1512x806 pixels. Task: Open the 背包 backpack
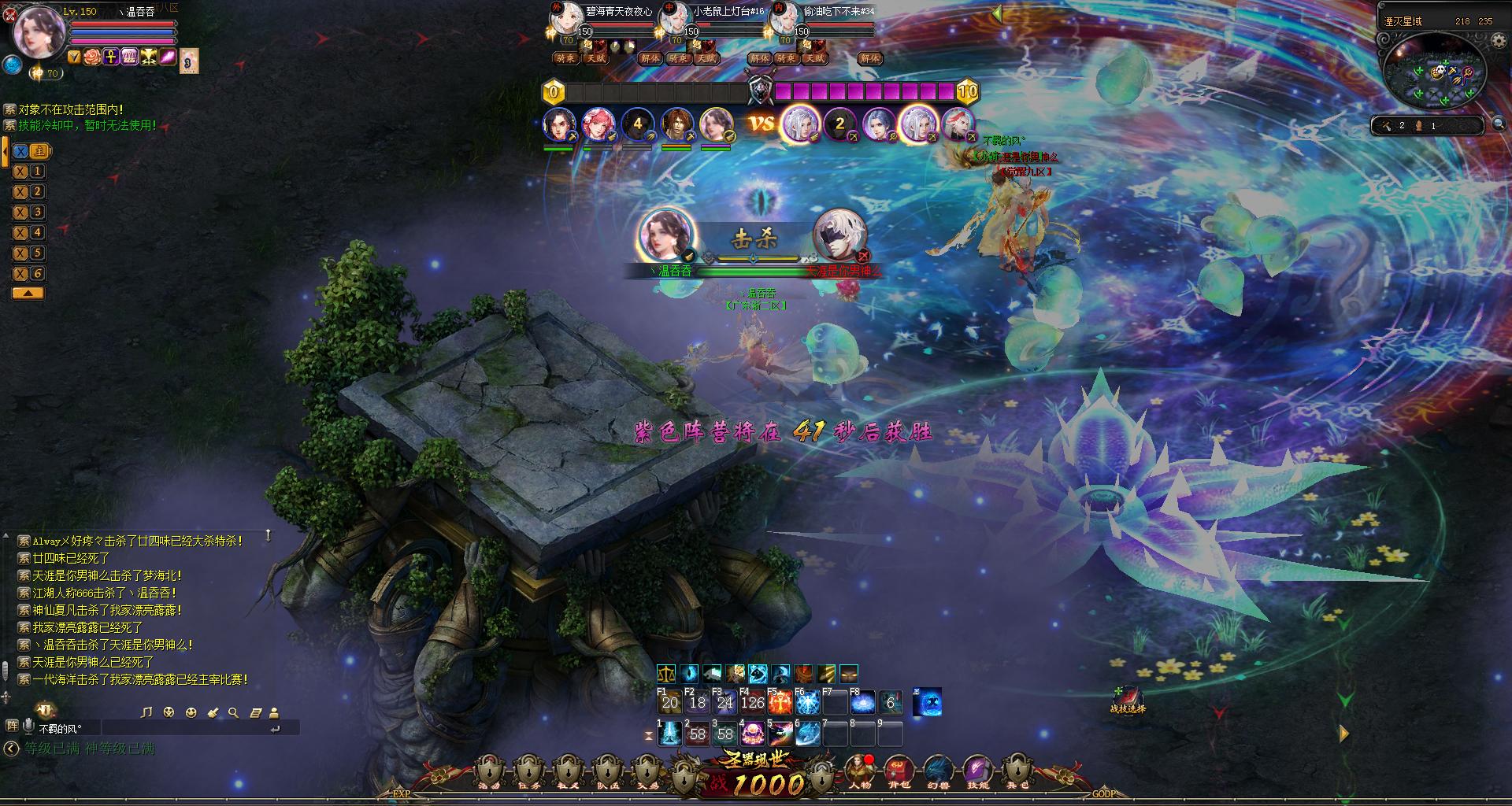[x=899, y=771]
